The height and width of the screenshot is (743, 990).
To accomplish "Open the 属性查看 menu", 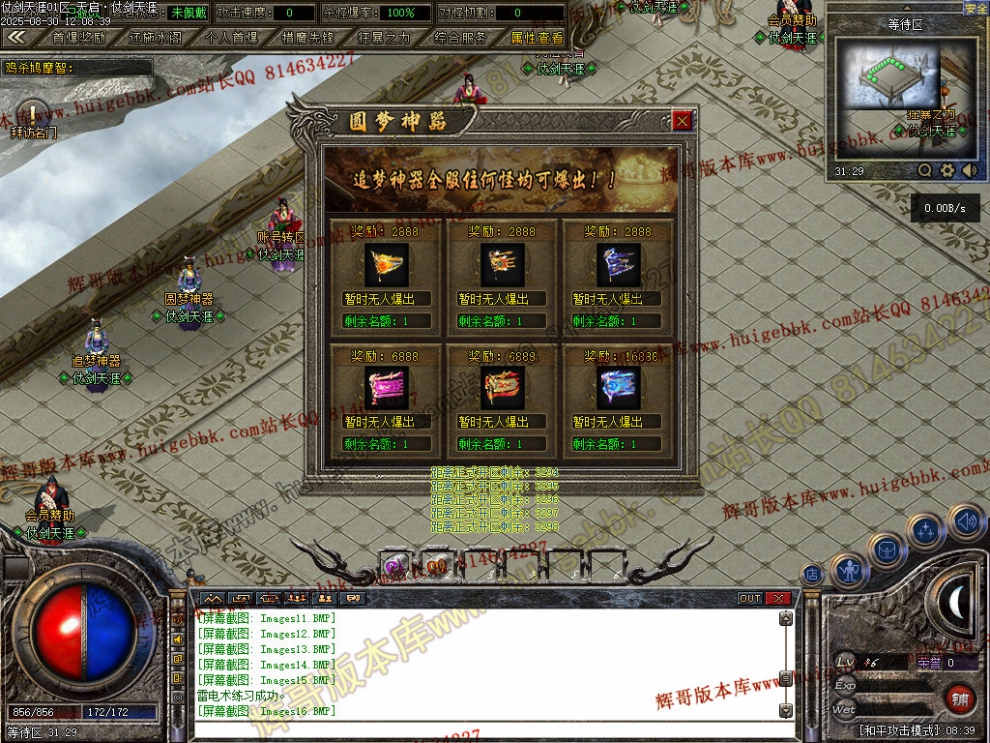I will tap(537, 38).
